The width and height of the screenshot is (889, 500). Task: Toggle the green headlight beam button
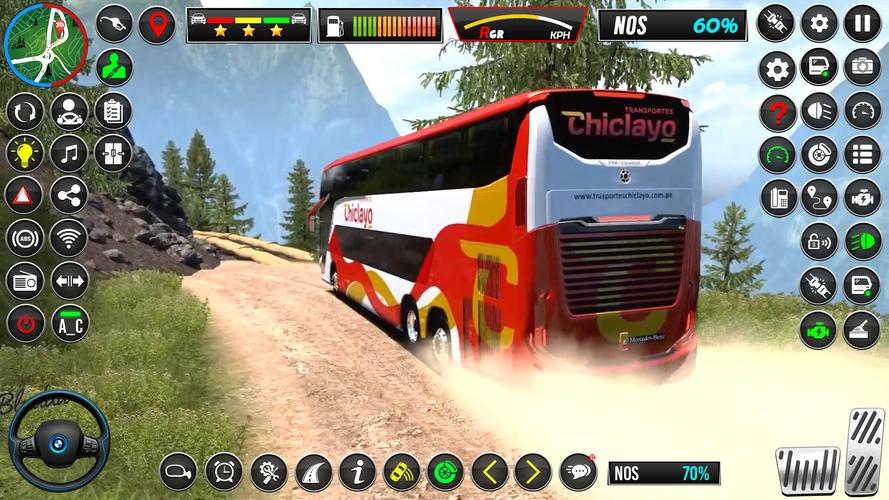coord(862,241)
